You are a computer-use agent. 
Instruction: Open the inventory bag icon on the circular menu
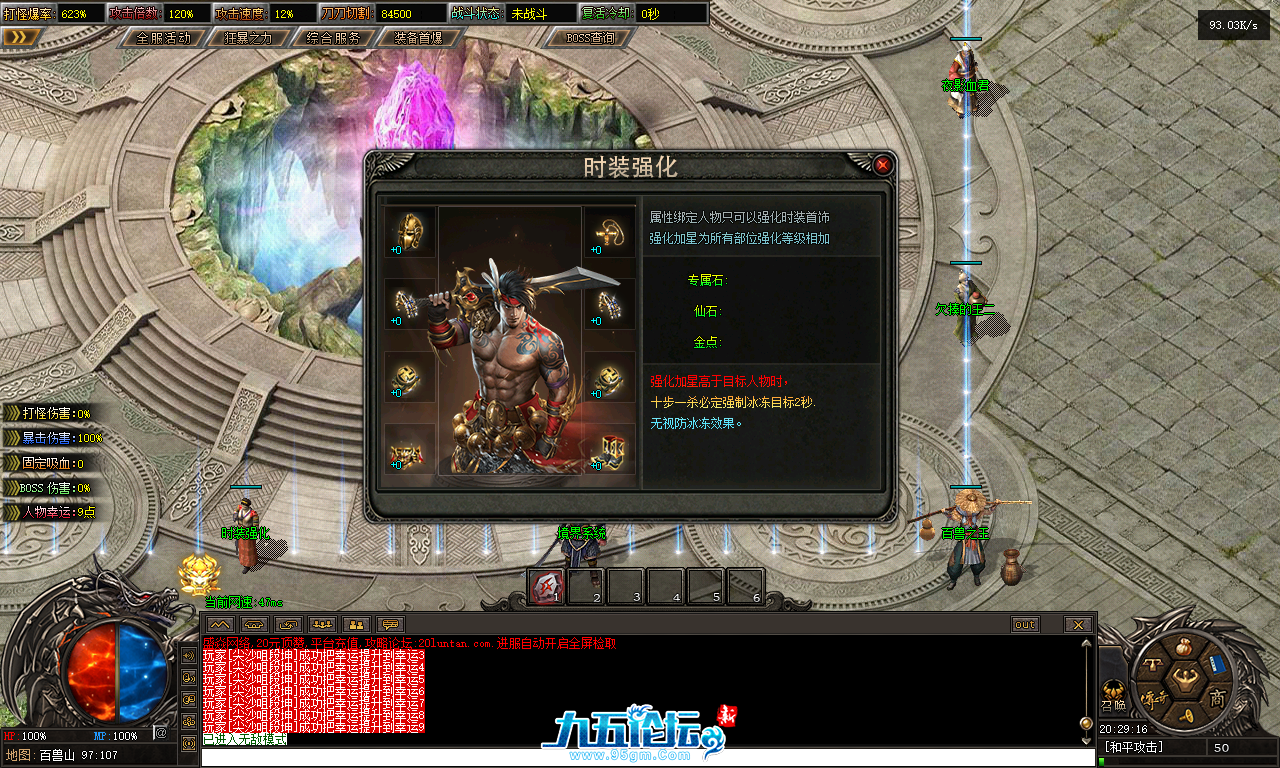point(1184,647)
